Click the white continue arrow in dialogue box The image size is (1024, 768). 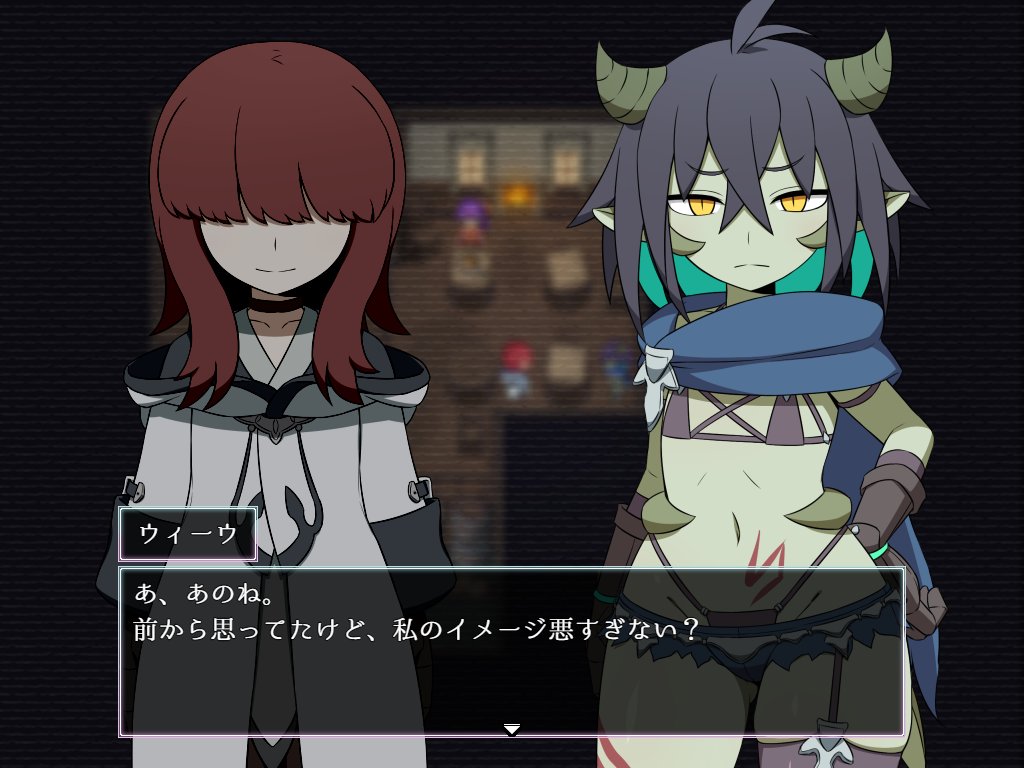click(x=512, y=730)
